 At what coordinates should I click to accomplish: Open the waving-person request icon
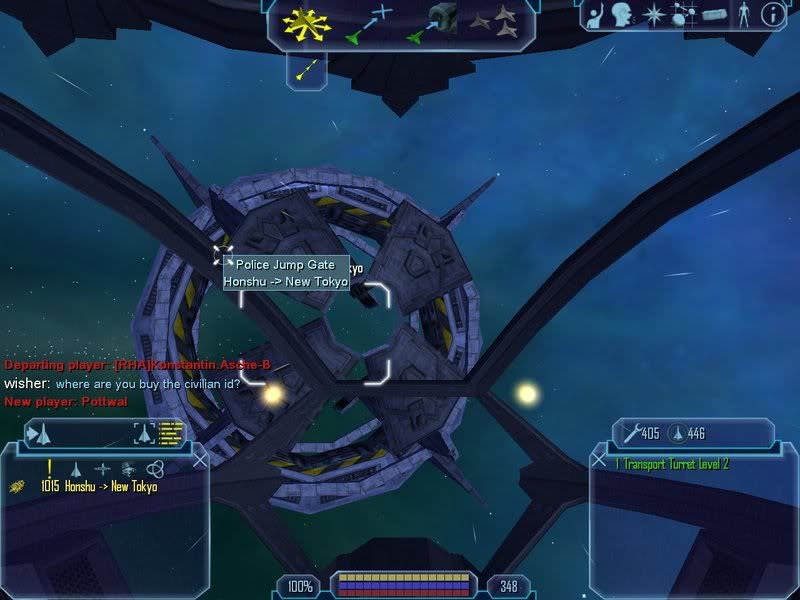(x=596, y=15)
